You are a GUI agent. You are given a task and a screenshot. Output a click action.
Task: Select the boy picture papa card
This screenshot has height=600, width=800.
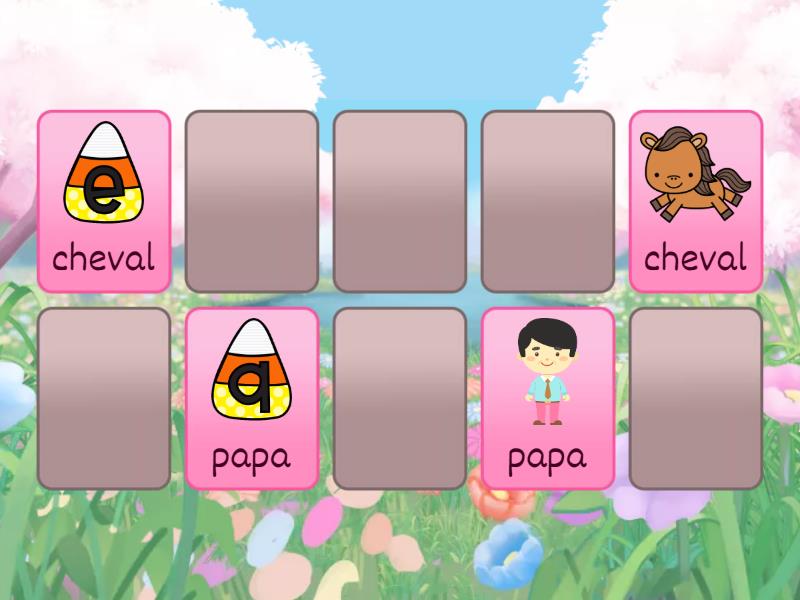point(547,398)
